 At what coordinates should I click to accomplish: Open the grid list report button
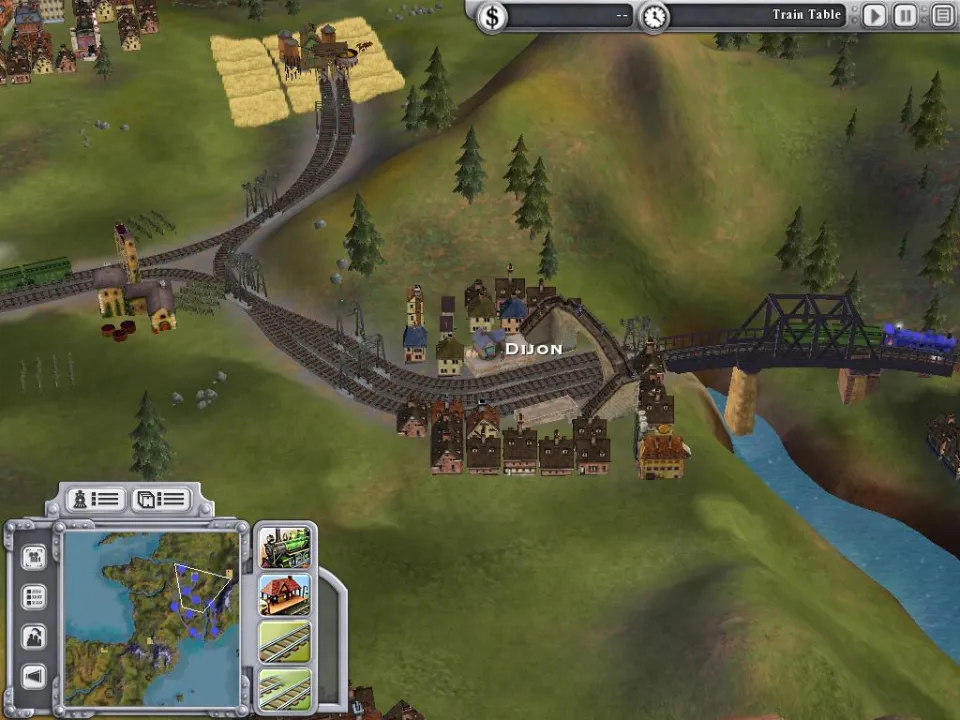click(34, 597)
